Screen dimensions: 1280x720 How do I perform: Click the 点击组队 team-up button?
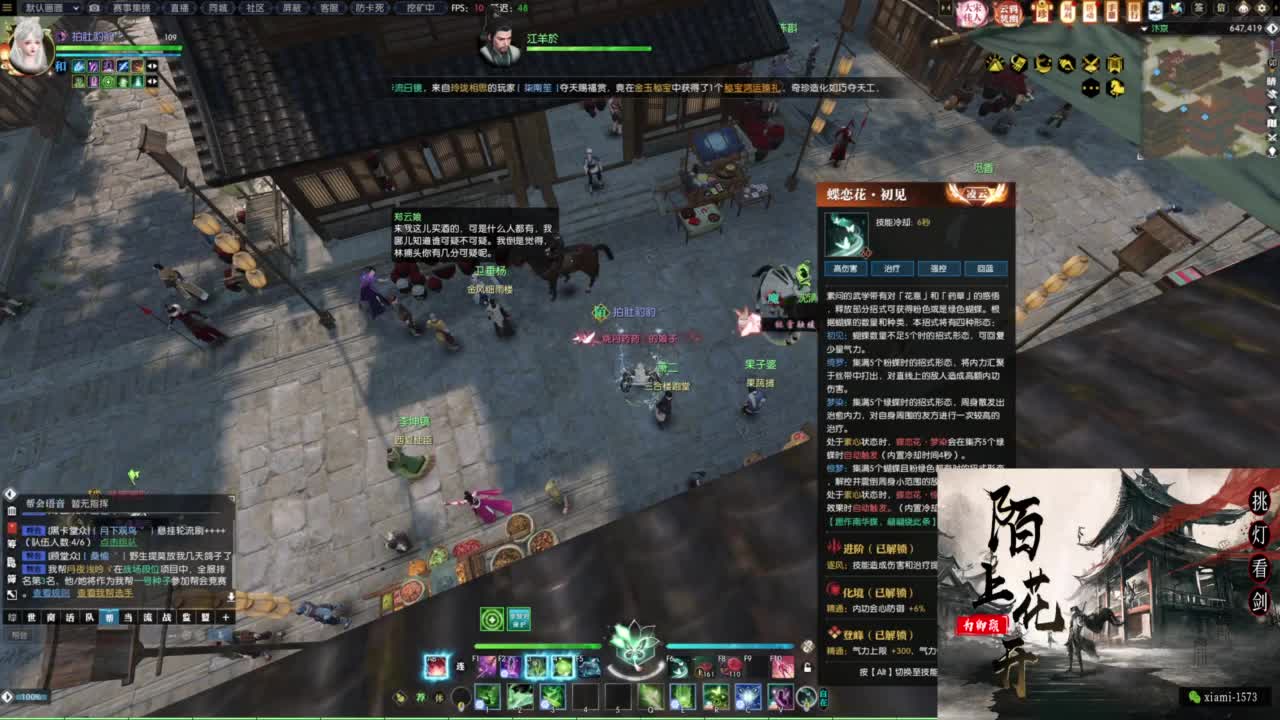(120, 542)
